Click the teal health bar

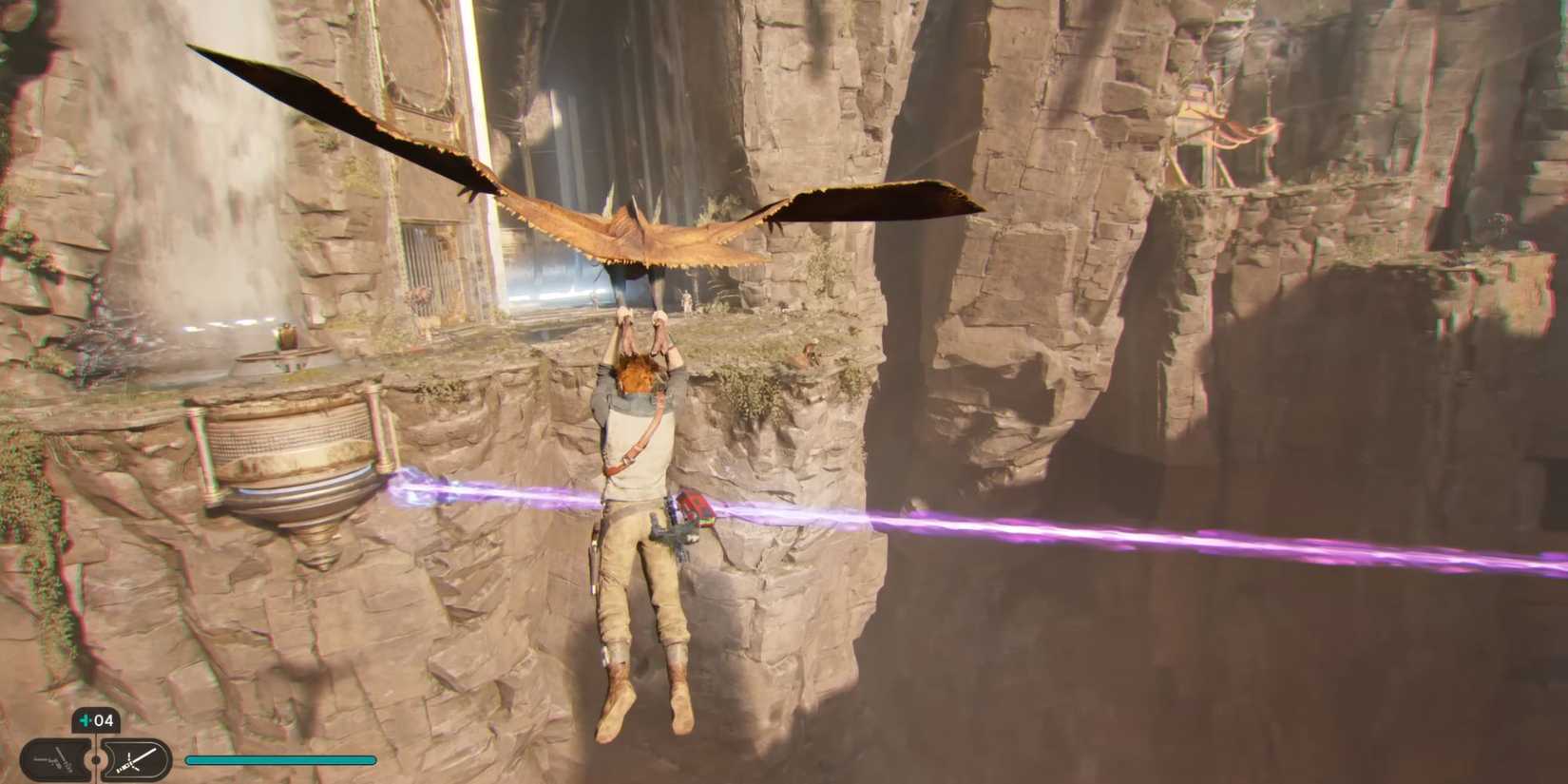(x=280, y=760)
